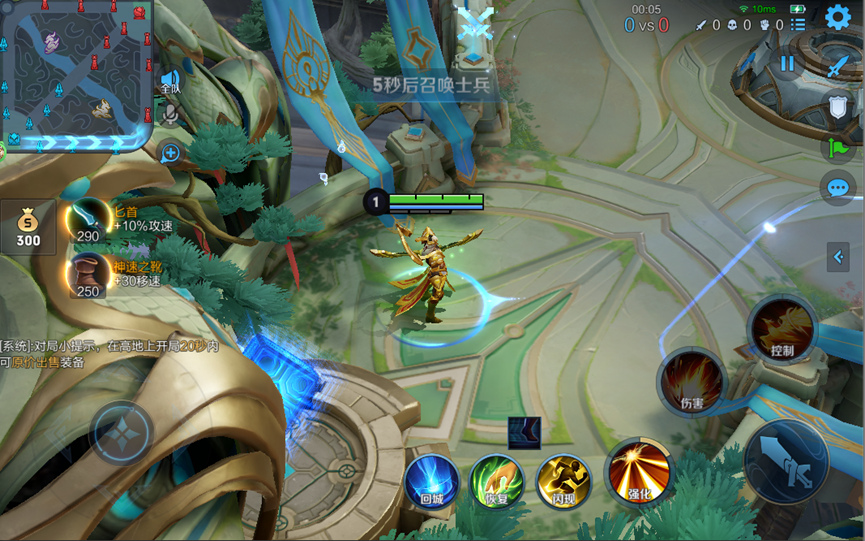Viewport: 865px width, 541px height.
Task: Click the shield defend signal icon
Action: (838, 107)
